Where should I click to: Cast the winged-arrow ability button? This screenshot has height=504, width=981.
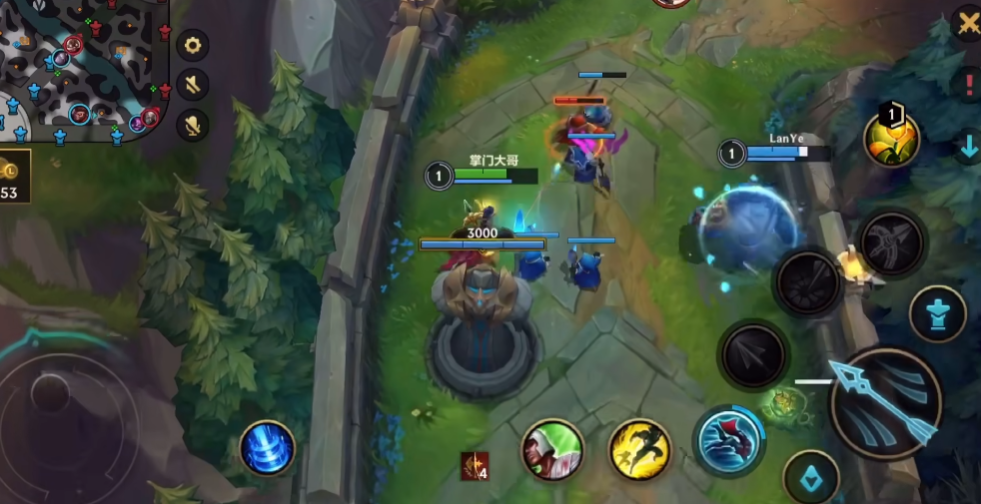click(x=892, y=242)
